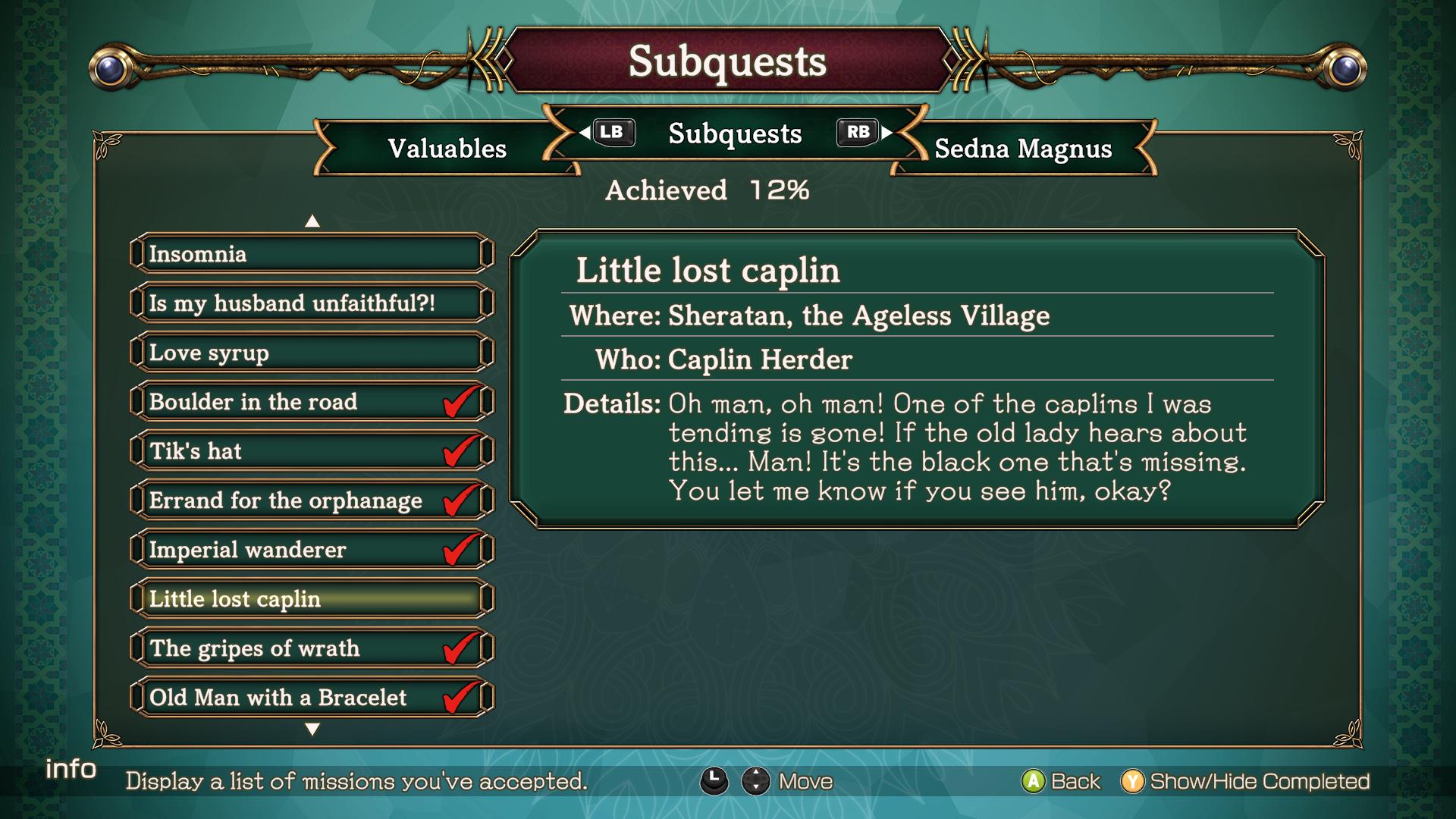The width and height of the screenshot is (1456, 819).
Task: Open the 'Is my husband unfaithful?!' quest
Action: [x=311, y=303]
